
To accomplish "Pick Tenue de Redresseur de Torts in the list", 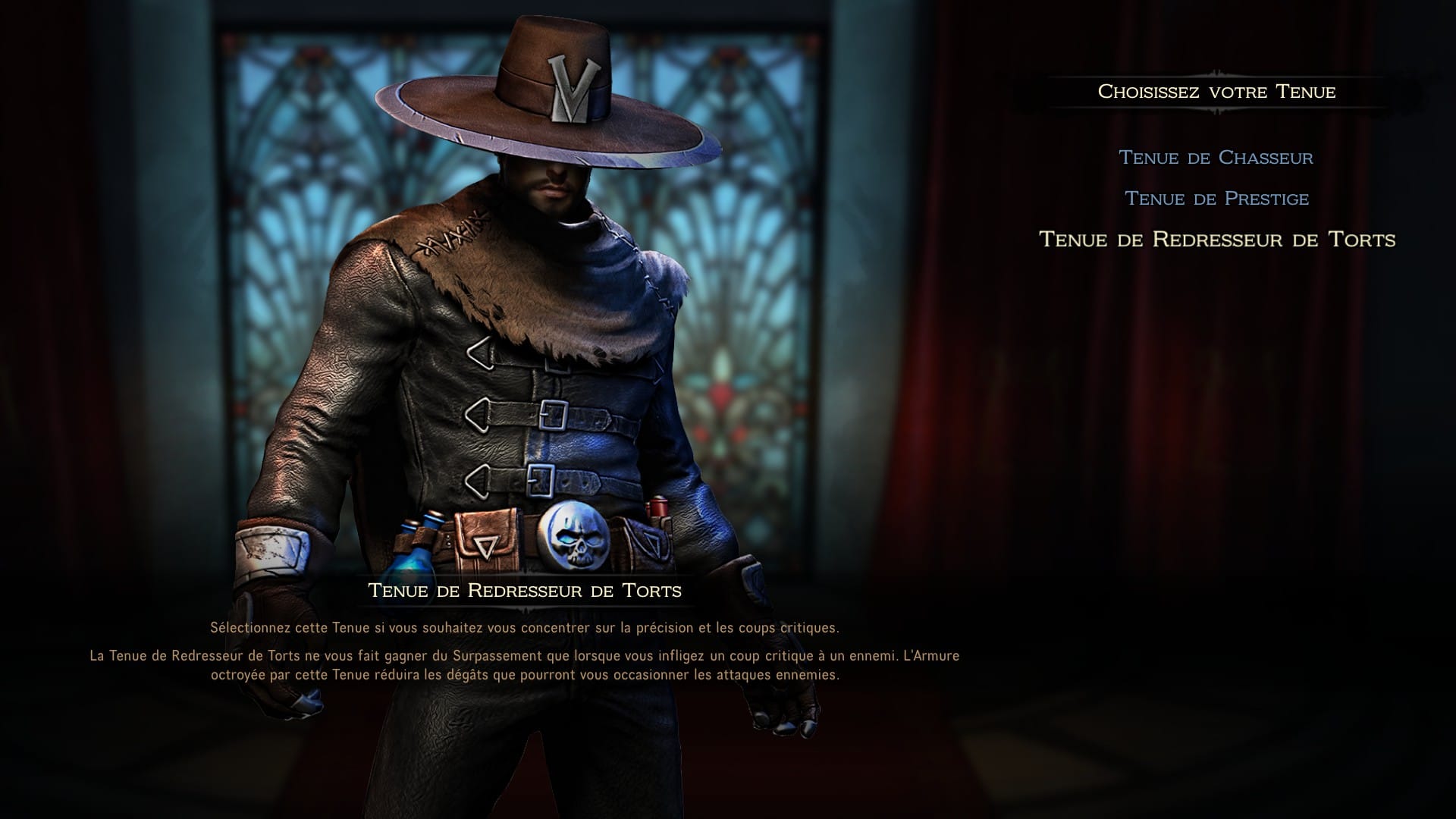I will pyautogui.click(x=1216, y=240).
